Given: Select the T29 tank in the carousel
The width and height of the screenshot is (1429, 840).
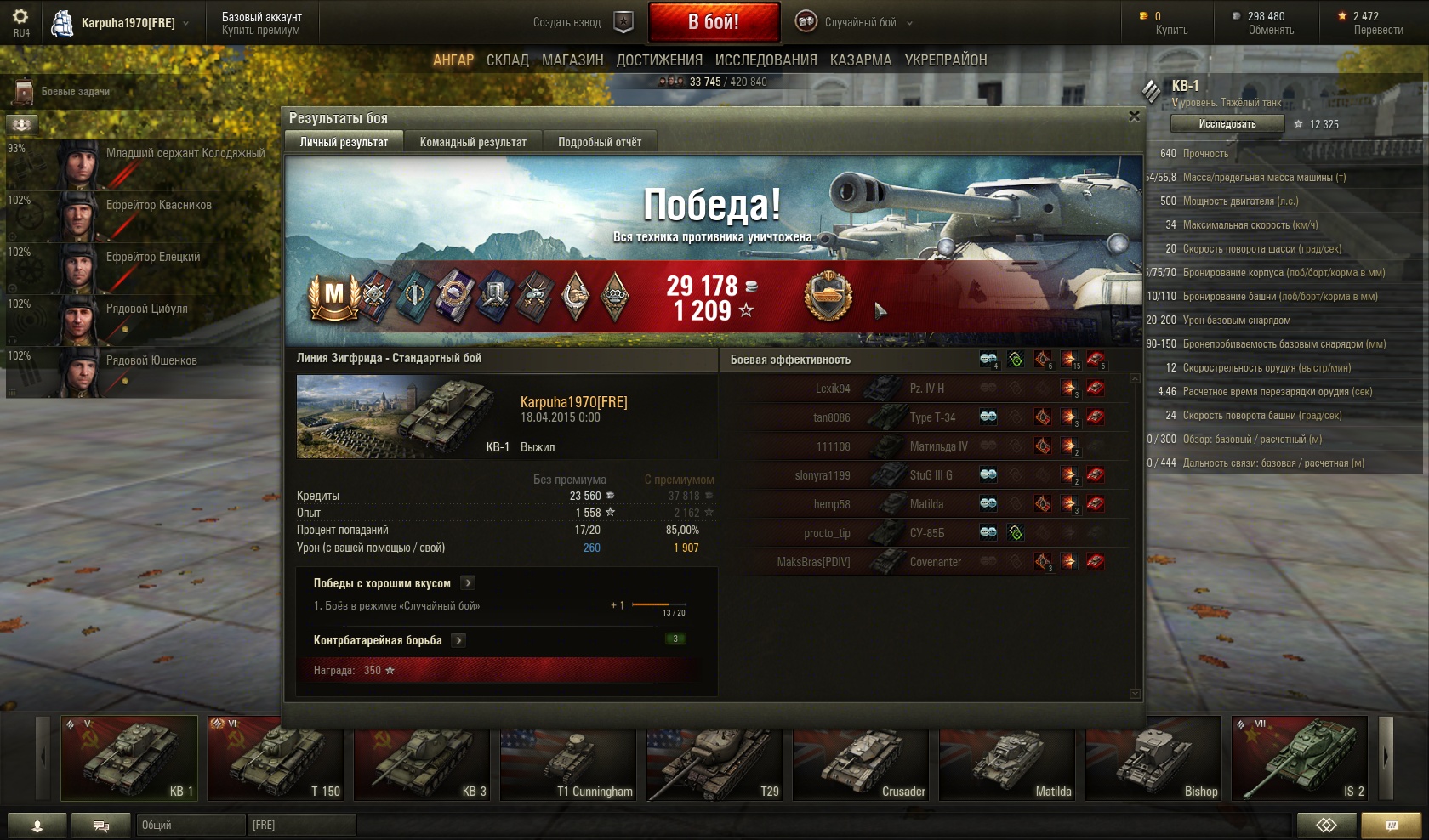Looking at the screenshot, I should tap(714, 758).
